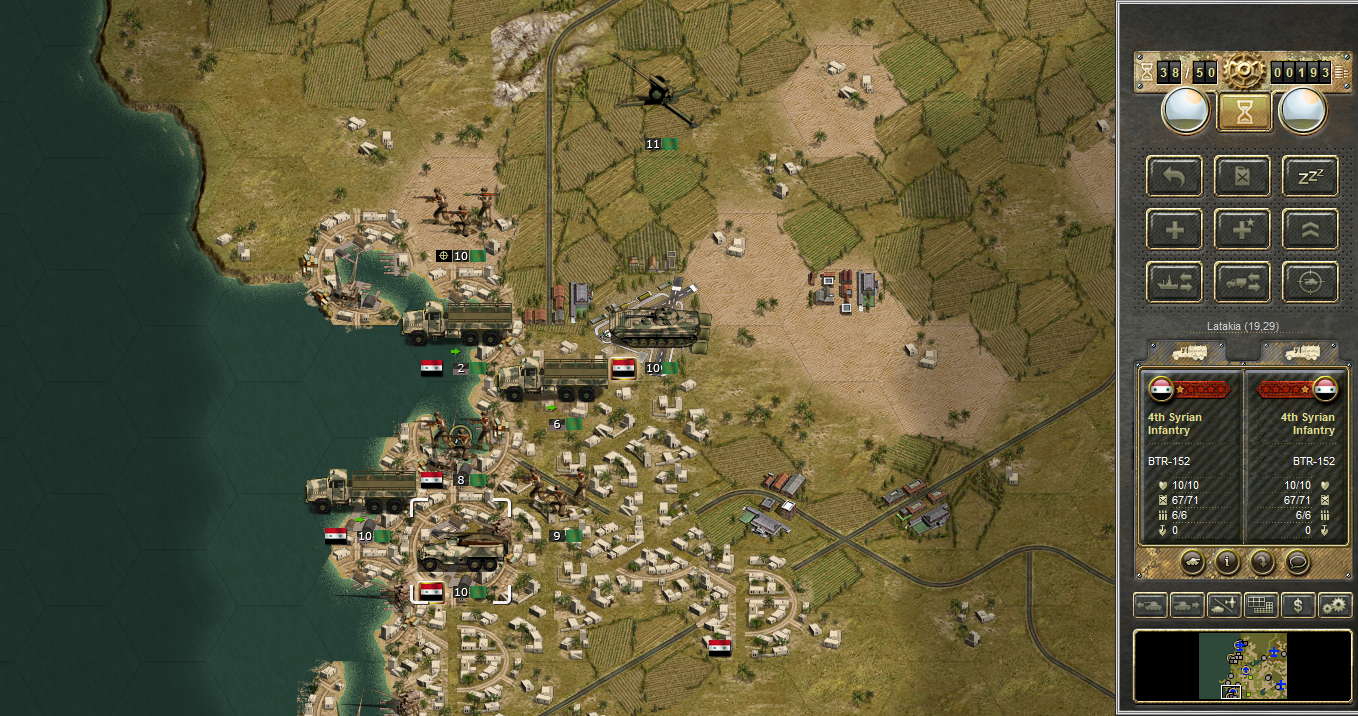Click the plus-with-star elite replacements button
This screenshot has width=1358, height=716.
[x=1243, y=229]
